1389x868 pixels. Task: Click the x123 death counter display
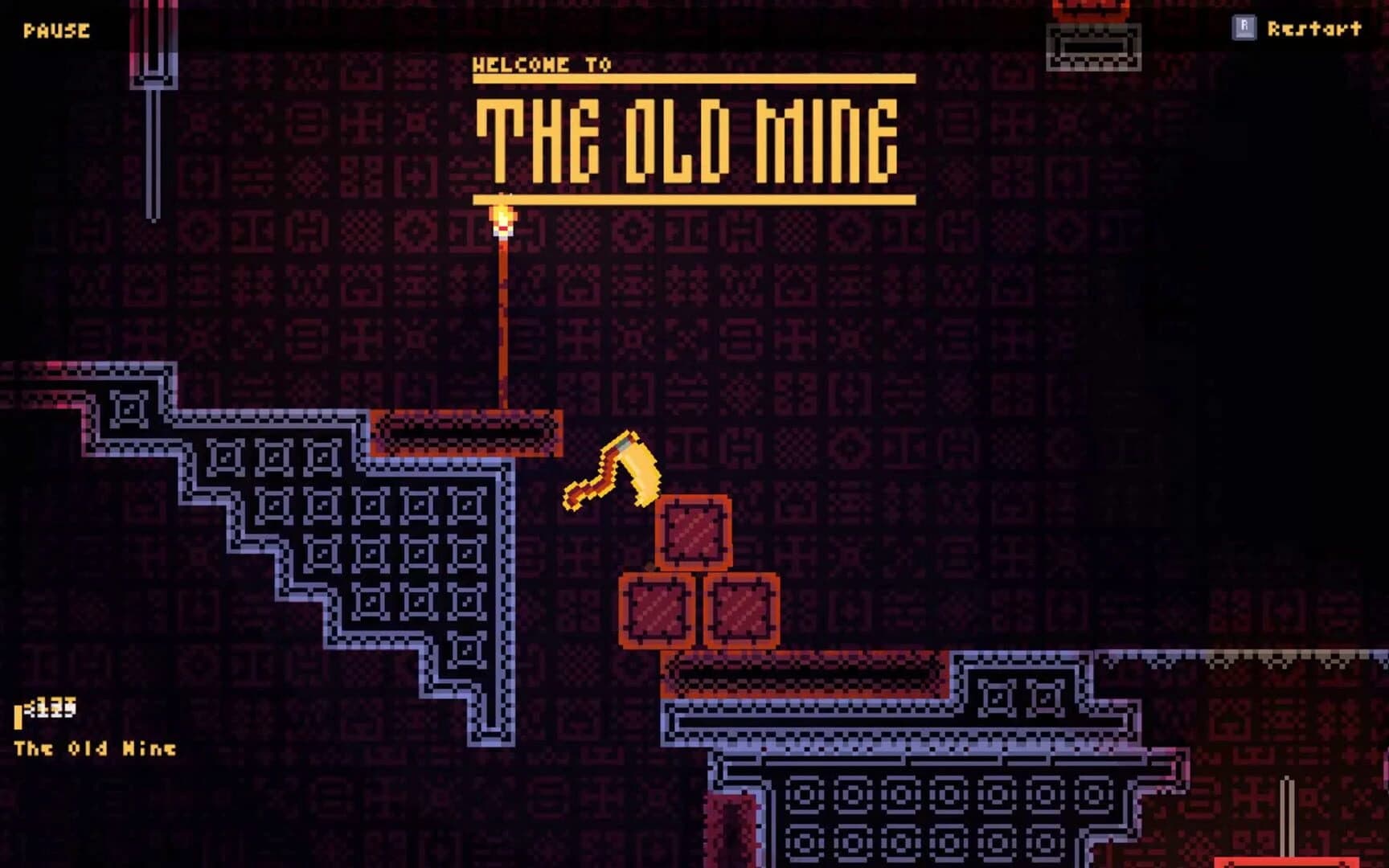tap(50, 707)
